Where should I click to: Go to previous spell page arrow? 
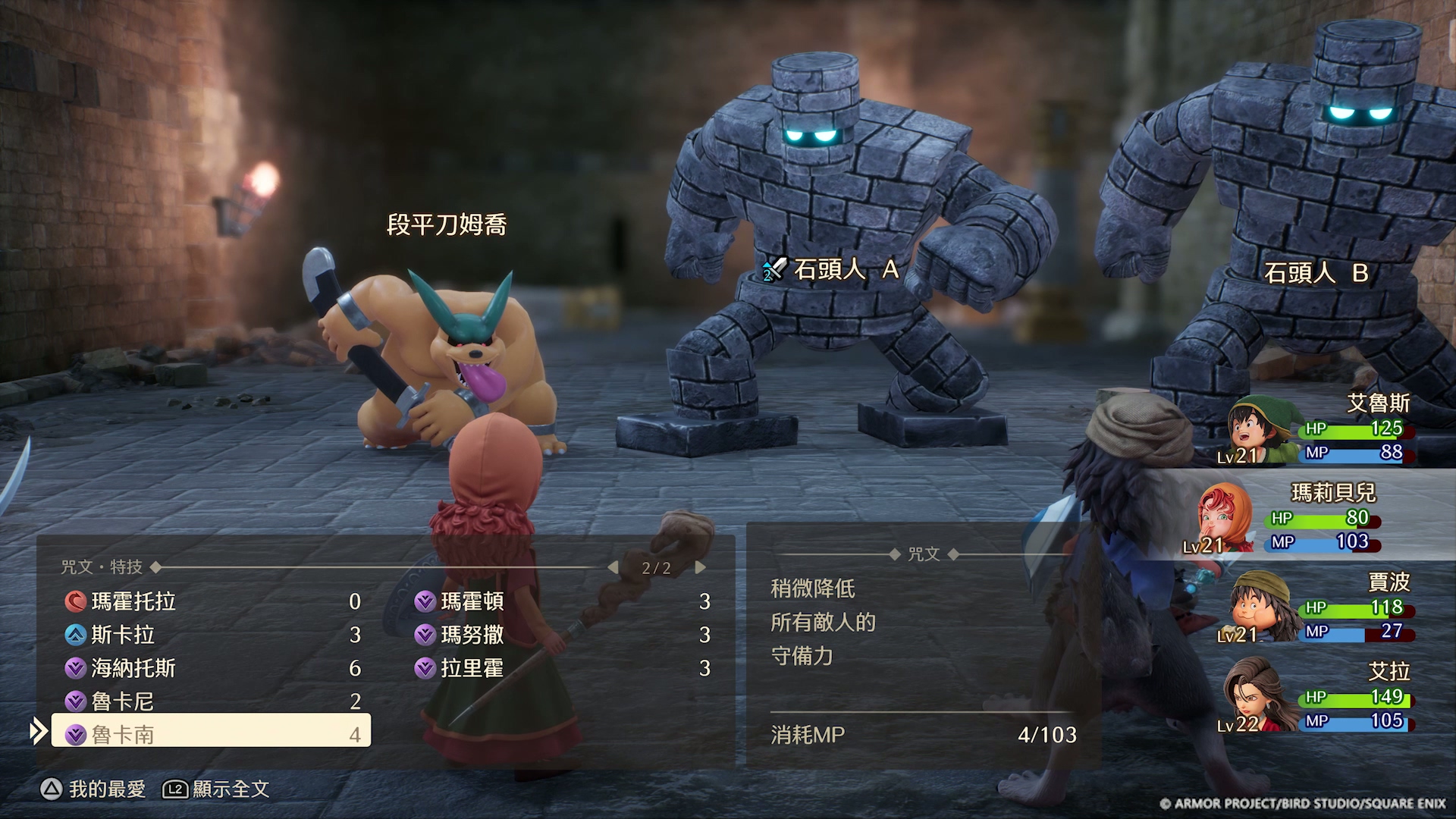point(613,567)
